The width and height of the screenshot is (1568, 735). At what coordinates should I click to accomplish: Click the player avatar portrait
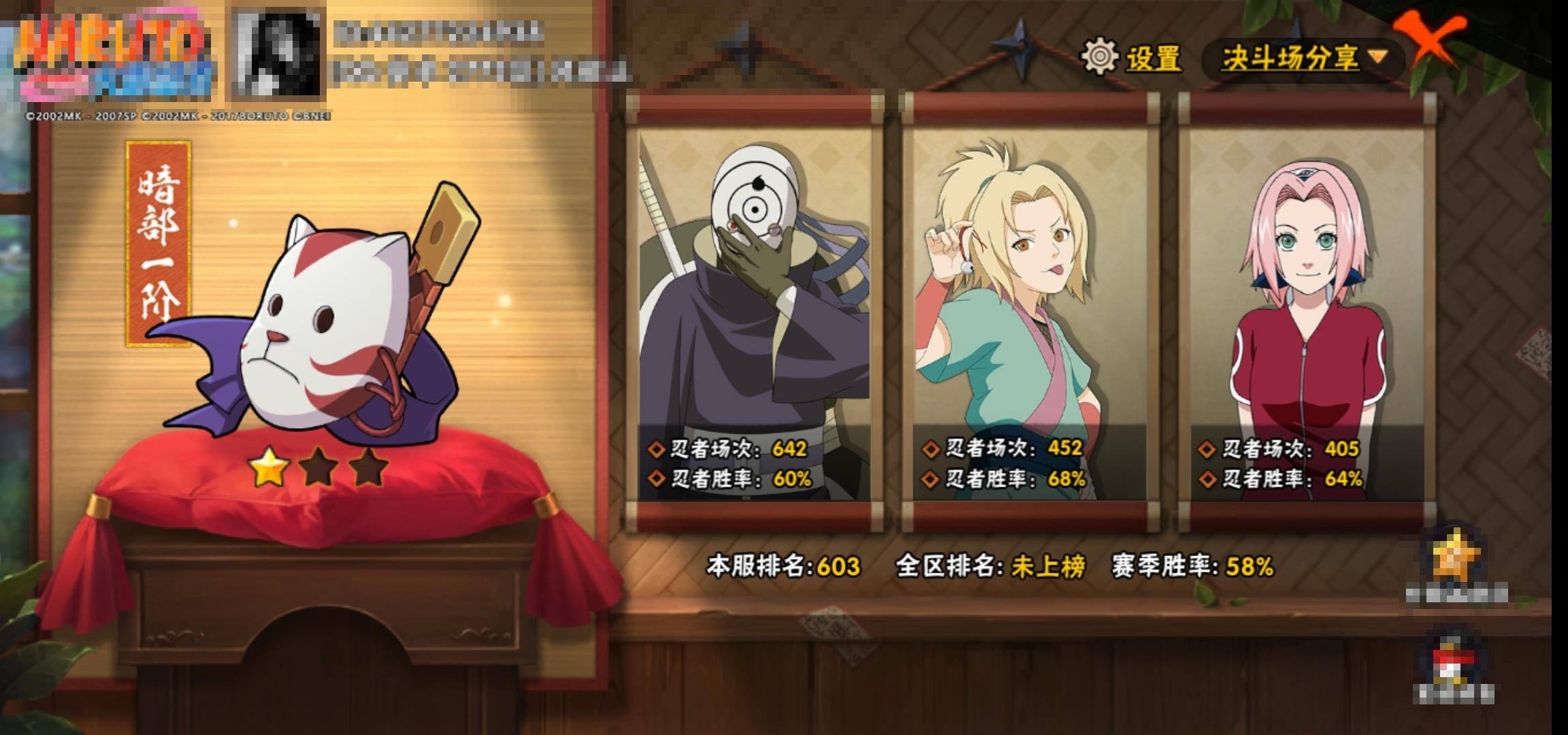(278, 52)
